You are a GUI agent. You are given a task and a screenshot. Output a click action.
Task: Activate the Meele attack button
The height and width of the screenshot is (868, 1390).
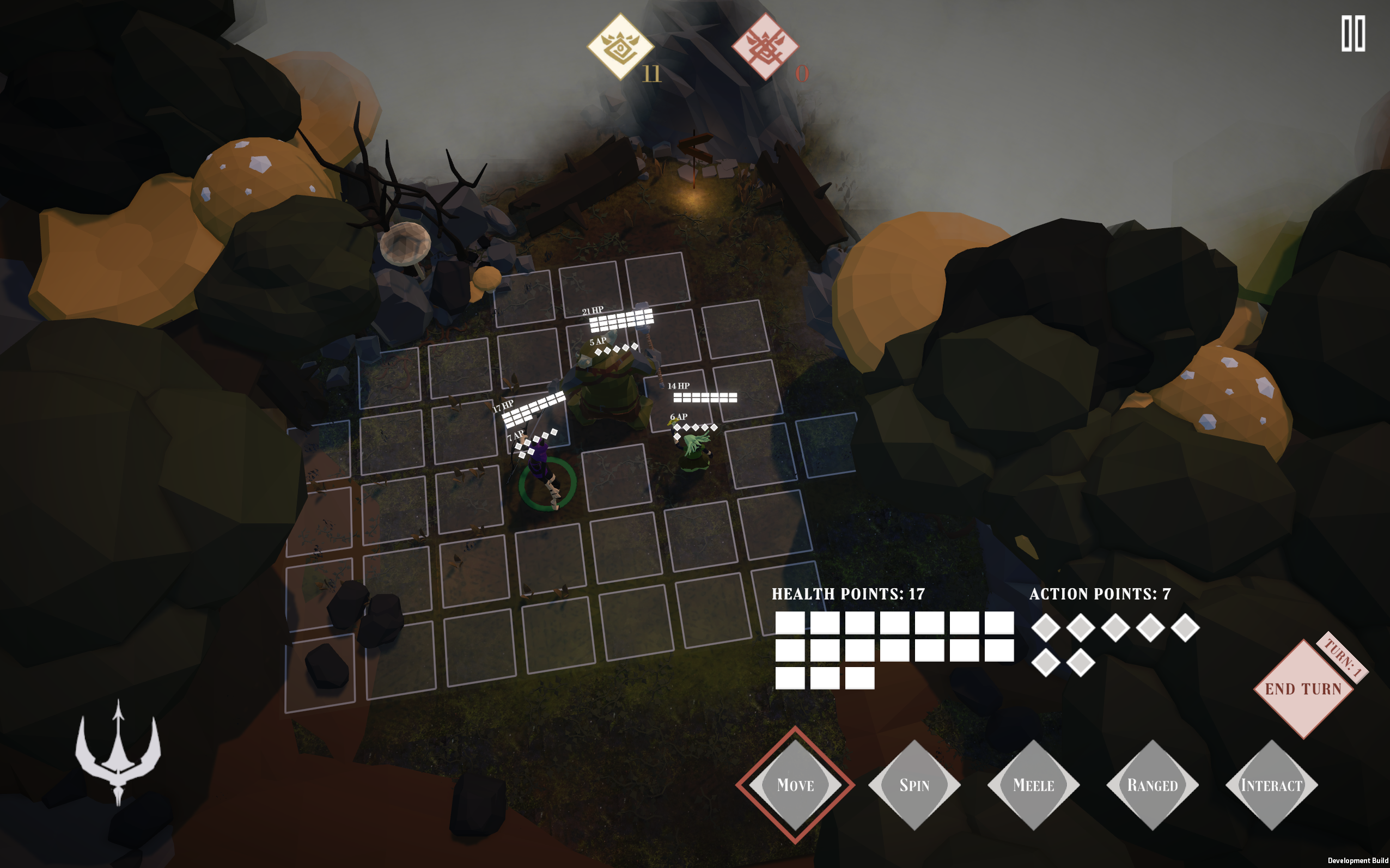pyautogui.click(x=1033, y=785)
